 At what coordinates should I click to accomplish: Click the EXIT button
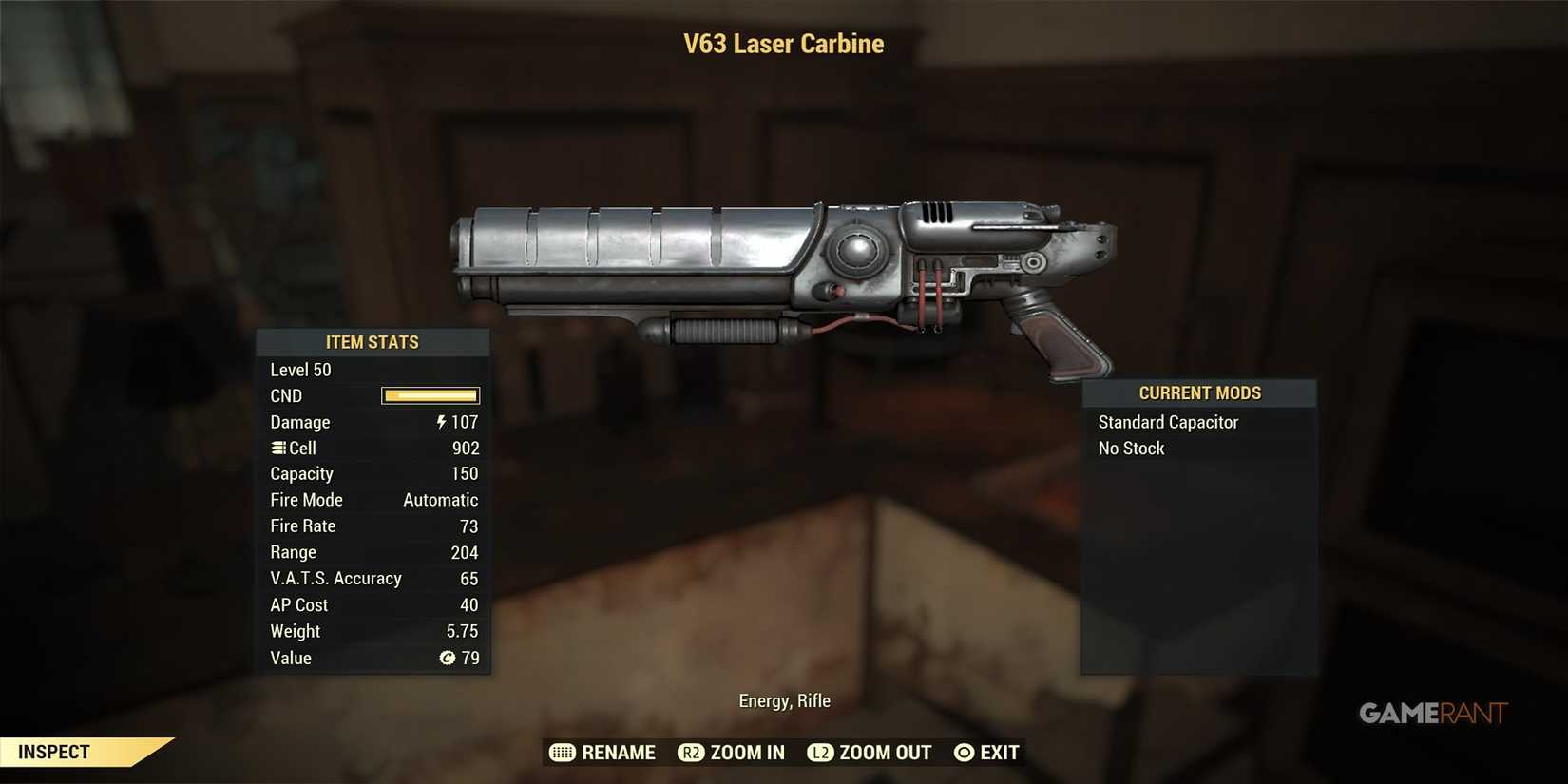click(x=999, y=752)
